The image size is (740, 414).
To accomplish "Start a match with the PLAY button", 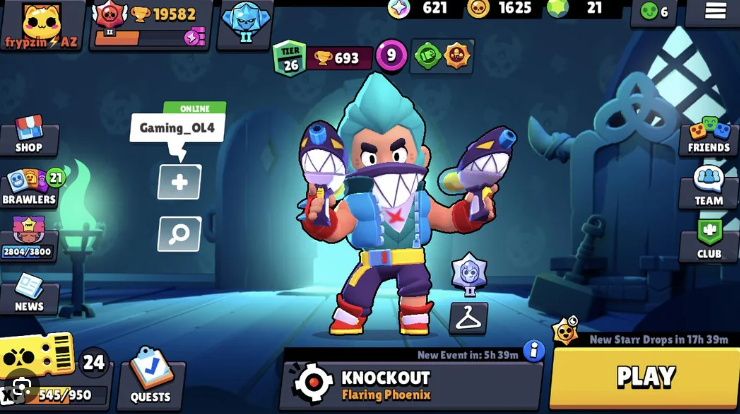I will click(645, 377).
